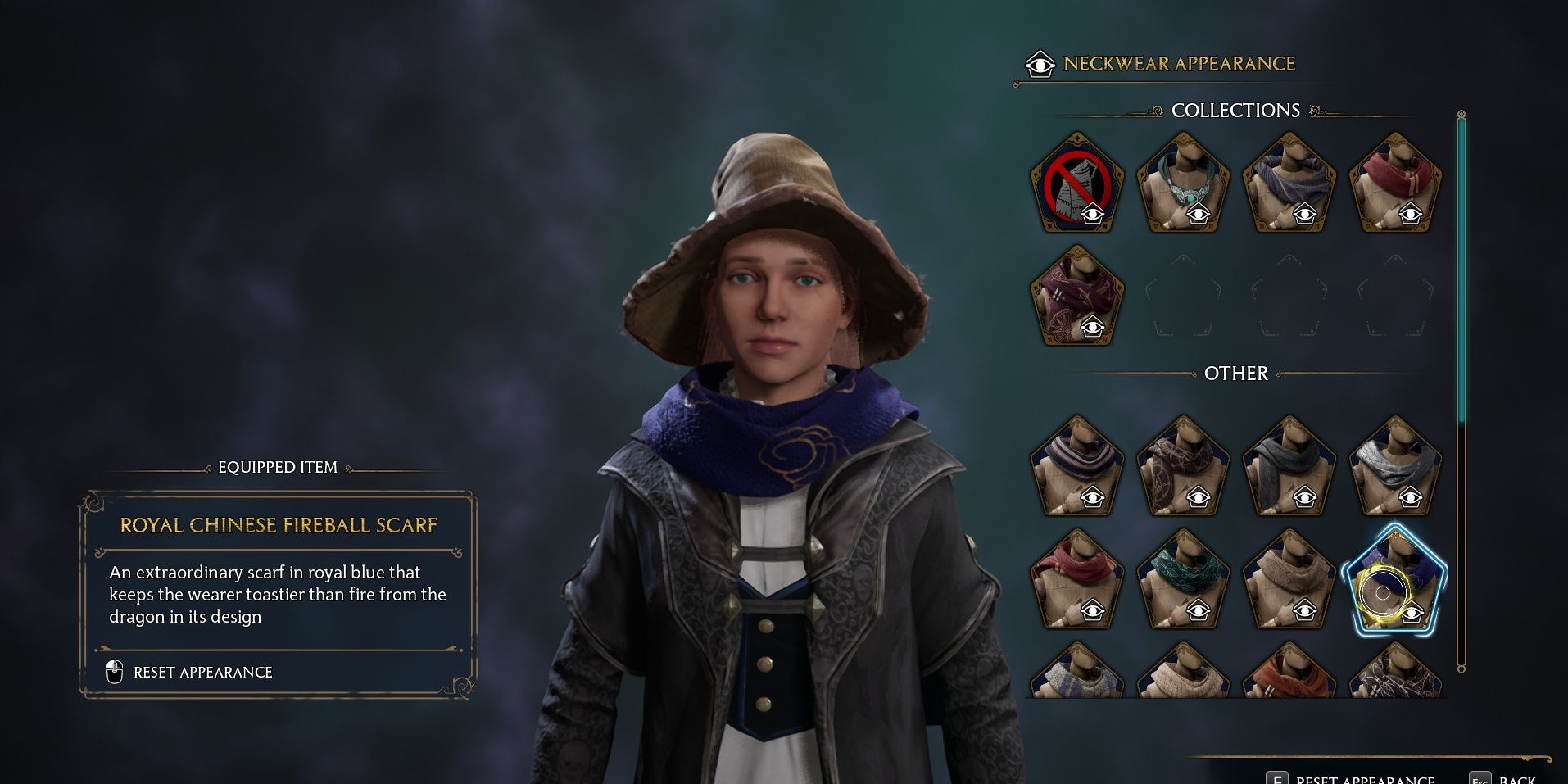1568x784 pixels.
Task: Click the eye icon beside Neckwear Appearance title
Action: pos(1039,63)
